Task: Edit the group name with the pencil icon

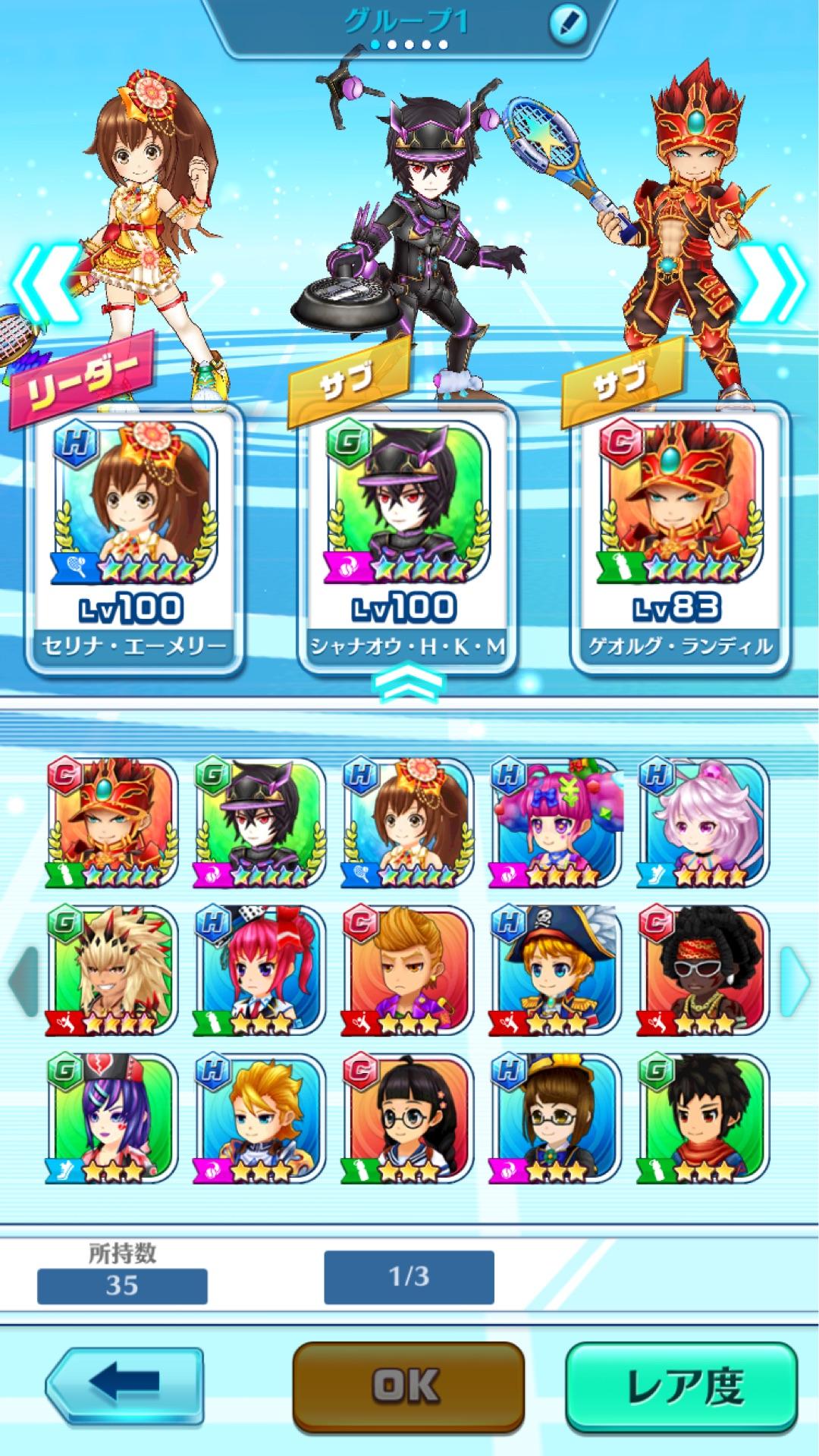Action: point(567,24)
